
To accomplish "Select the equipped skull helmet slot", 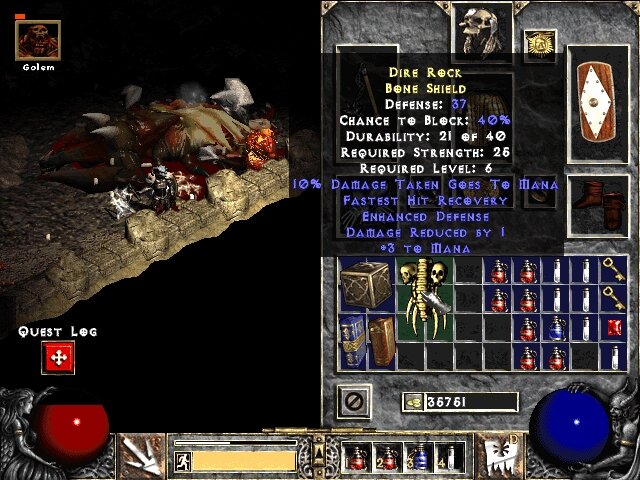I will click(x=478, y=30).
